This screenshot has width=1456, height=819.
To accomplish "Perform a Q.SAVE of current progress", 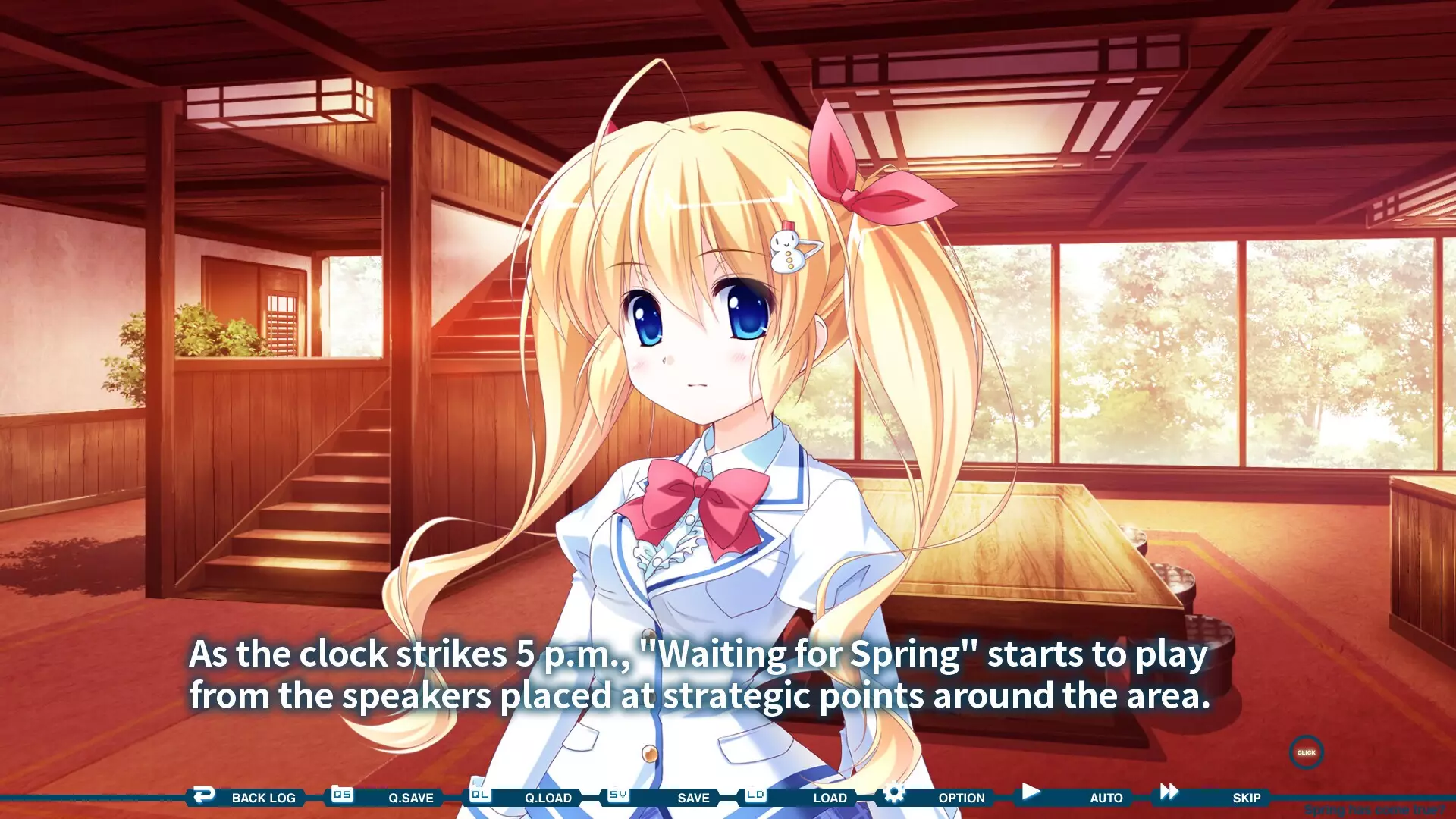I will pos(409,798).
